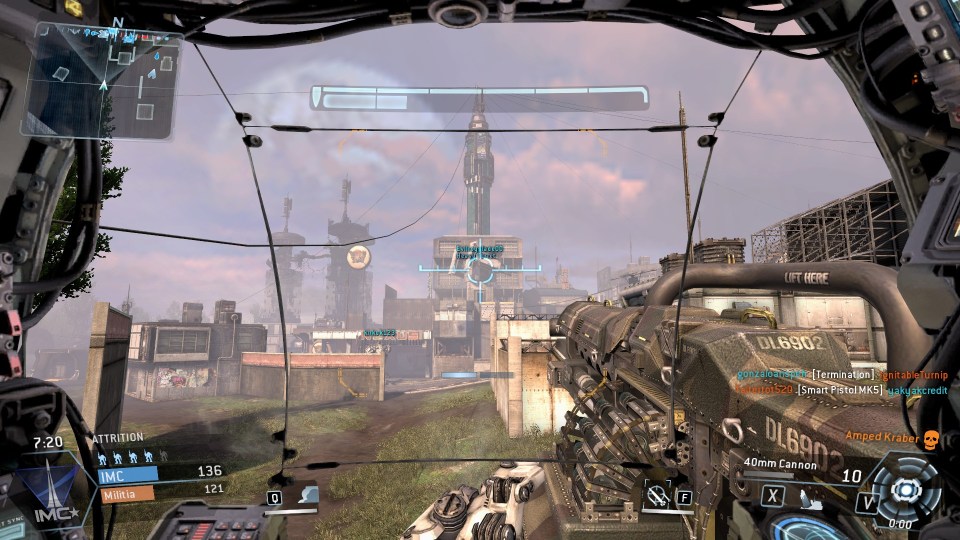Select the 40mm Cannon weapon label
Viewport: 960px width, 540px height.
[780, 464]
